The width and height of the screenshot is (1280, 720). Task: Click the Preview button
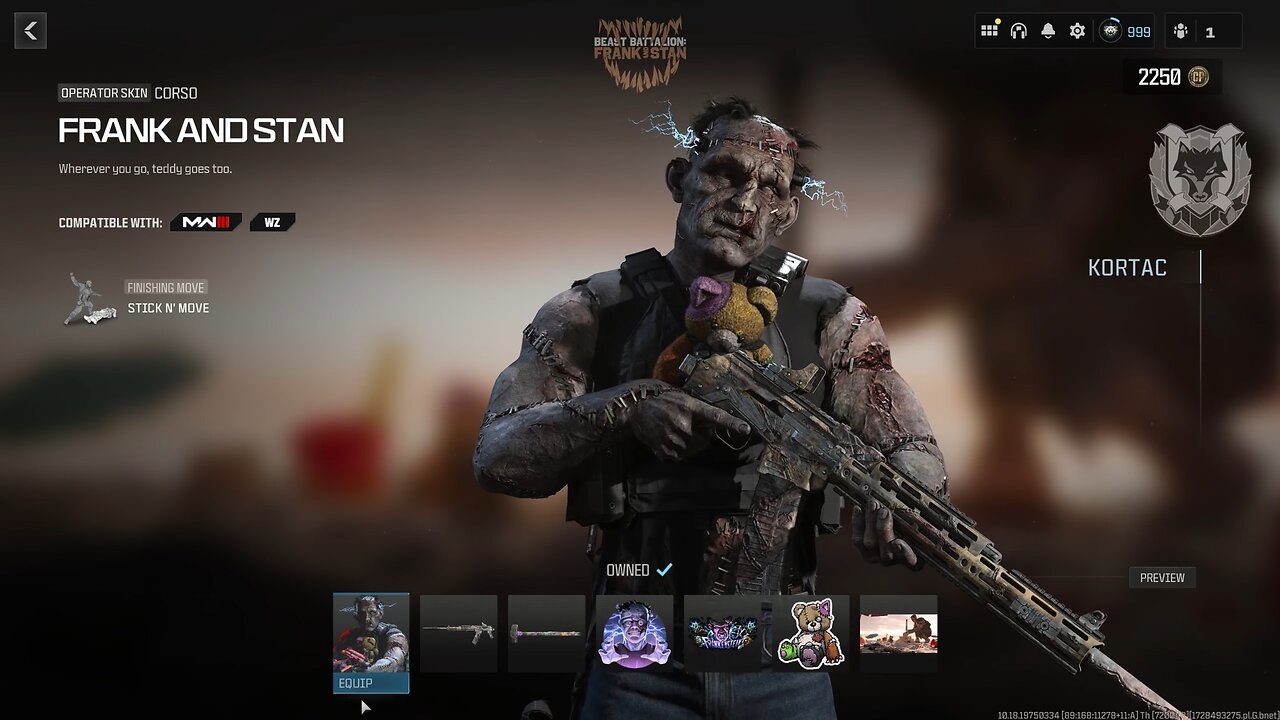pos(1162,577)
